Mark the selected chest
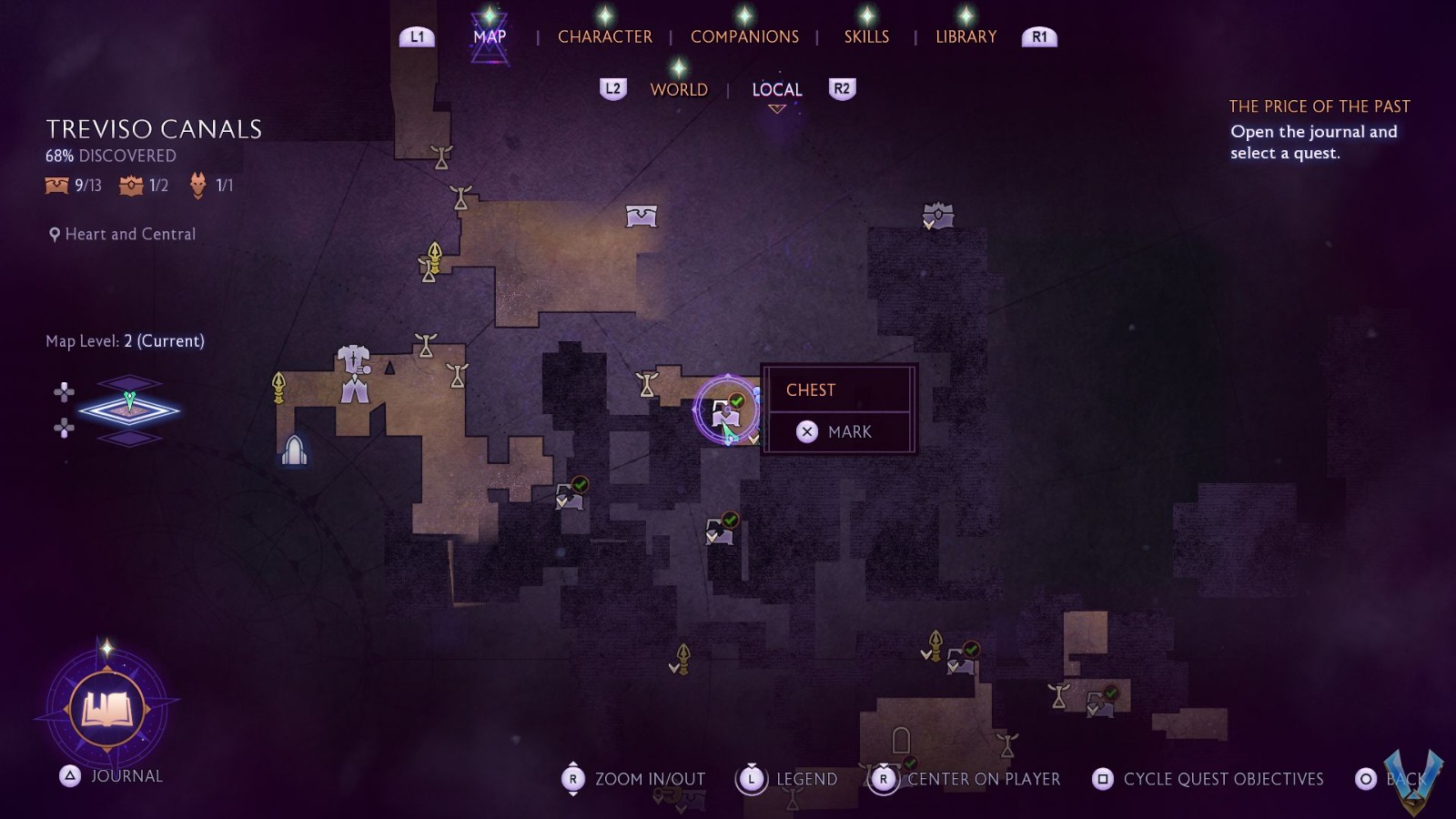Image resolution: width=1456 pixels, height=819 pixels. pos(837,431)
